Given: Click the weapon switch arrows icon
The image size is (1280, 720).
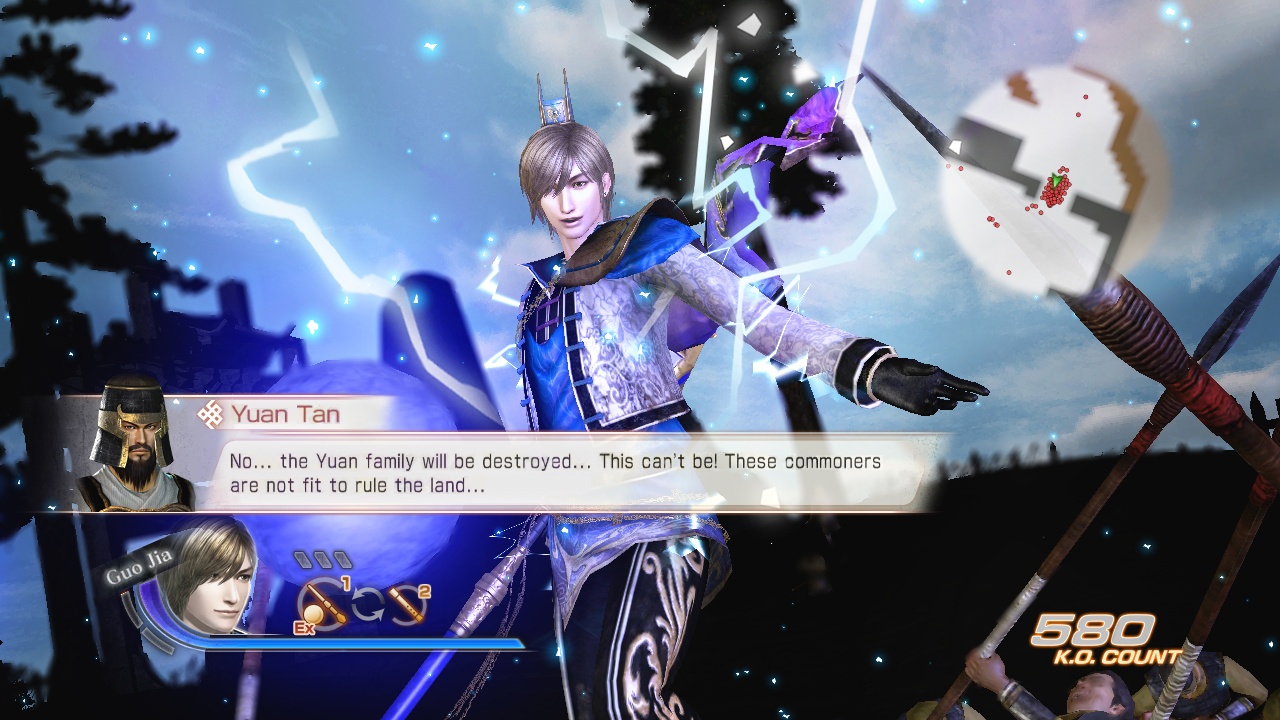Looking at the screenshot, I should point(368,602).
